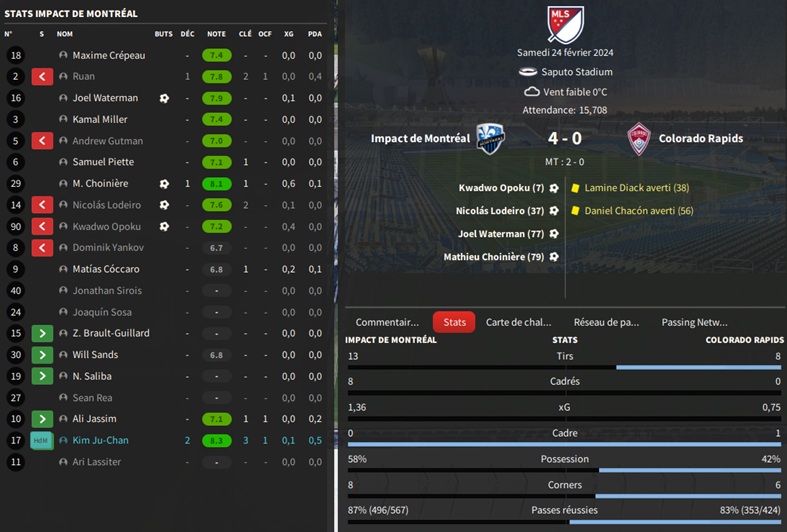Open the Colorado Rapids team link
Image resolution: width=787 pixels, height=532 pixels.
click(x=700, y=139)
